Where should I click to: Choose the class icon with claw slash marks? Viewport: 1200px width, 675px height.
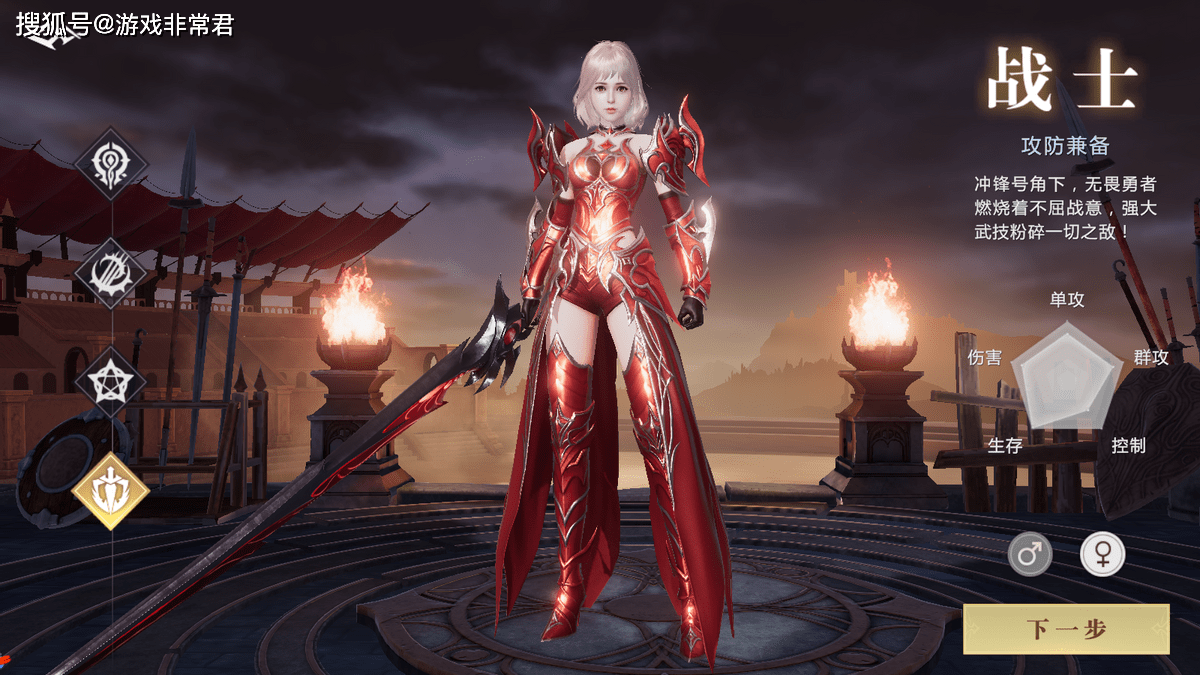coord(111,273)
